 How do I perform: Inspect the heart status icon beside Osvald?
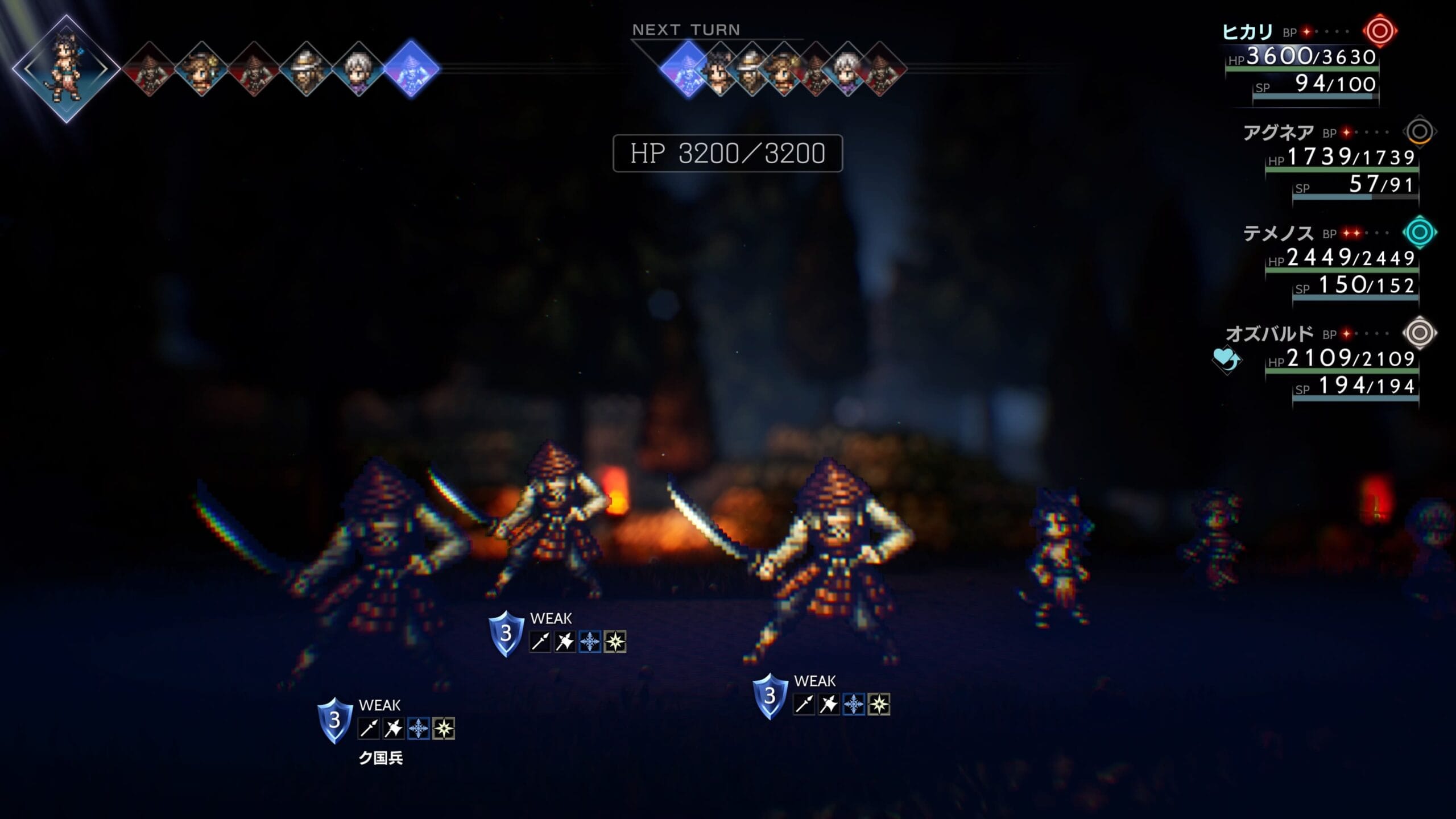point(1226,359)
